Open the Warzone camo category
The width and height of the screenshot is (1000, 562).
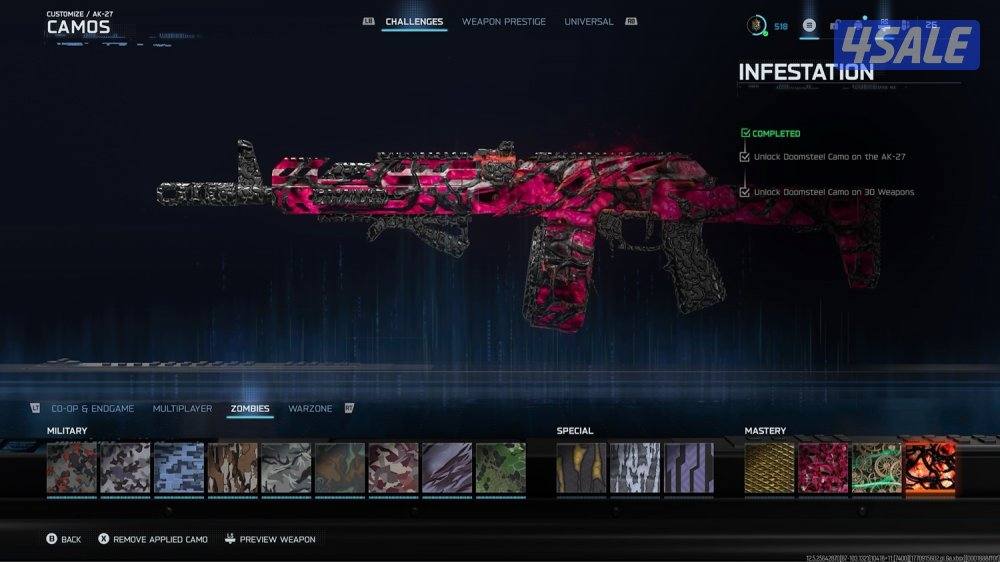tap(310, 409)
